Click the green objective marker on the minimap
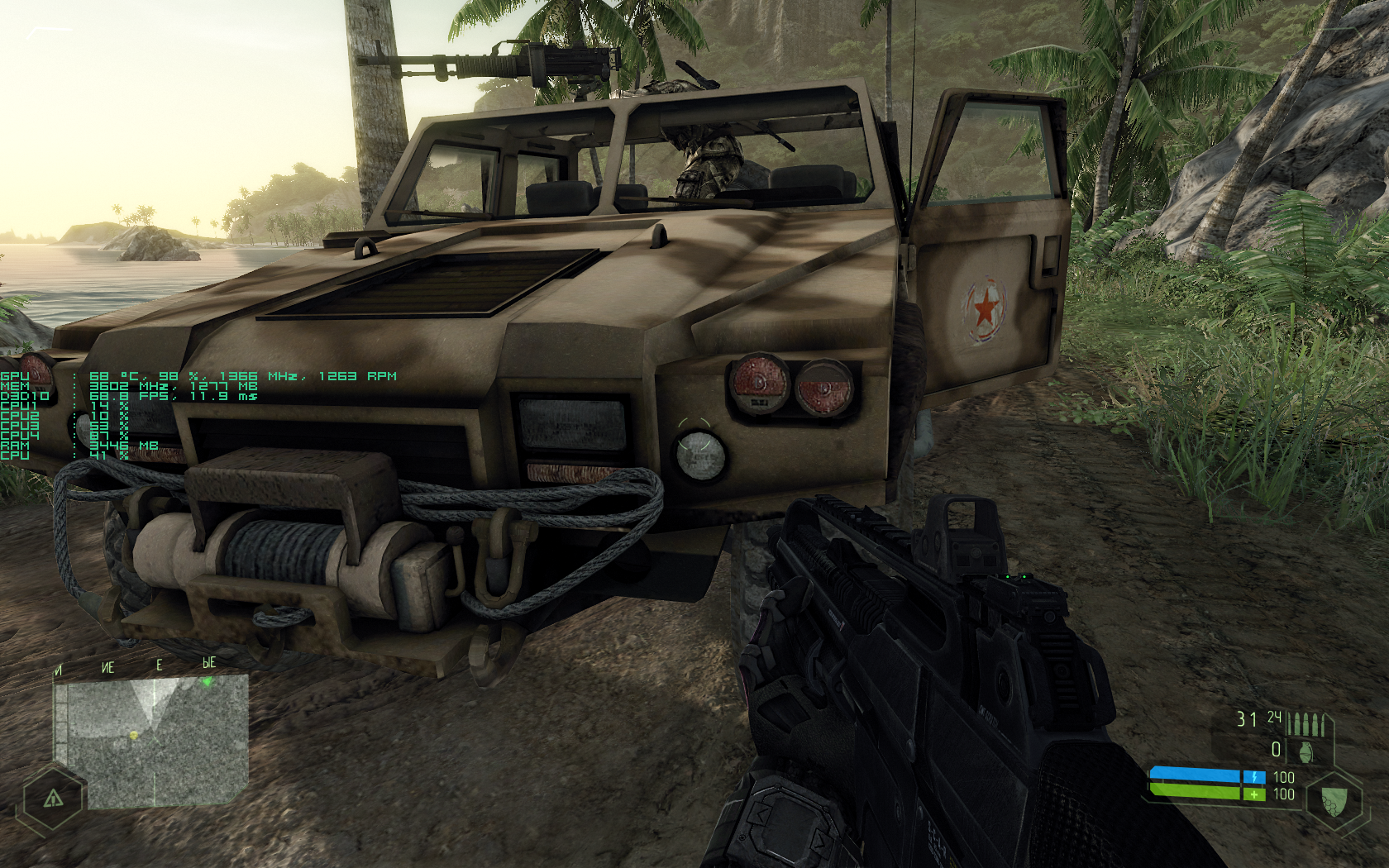This screenshot has width=1389, height=868. pyautogui.click(x=208, y=682)
